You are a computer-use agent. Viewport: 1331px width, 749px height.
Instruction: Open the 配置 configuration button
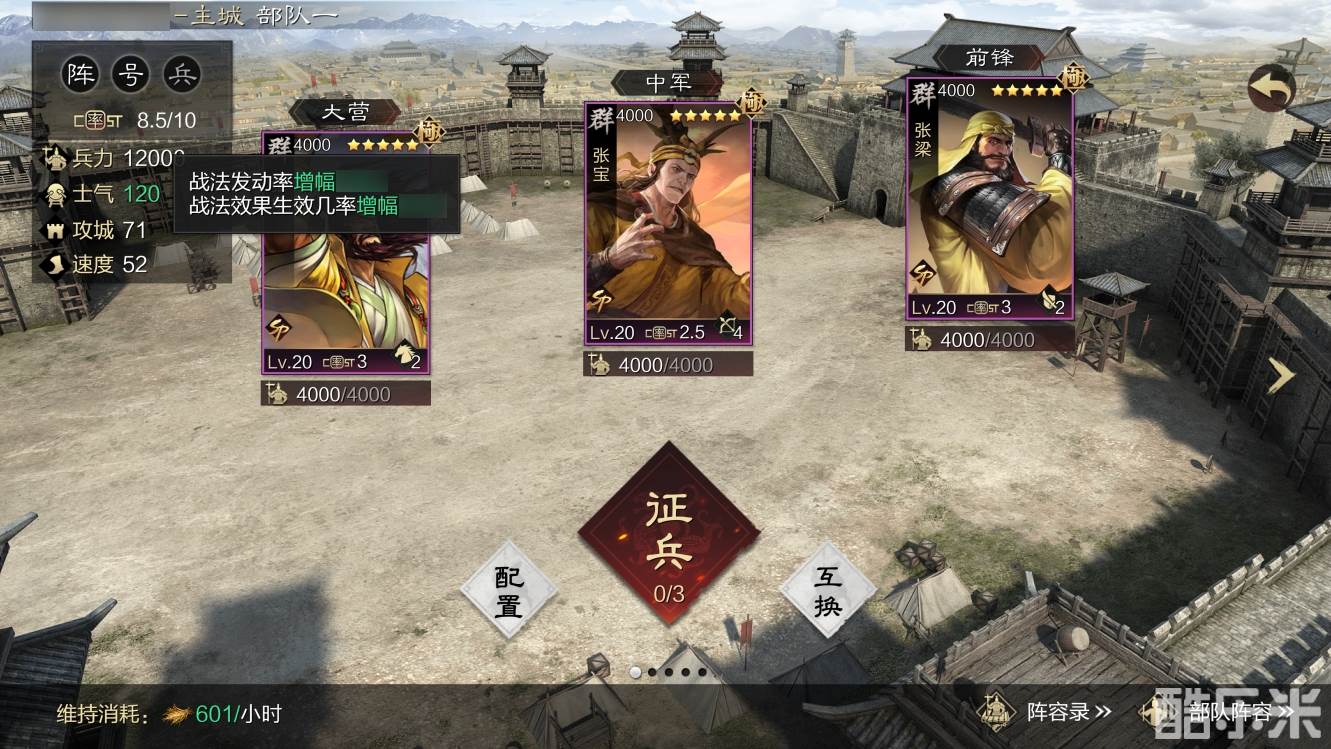(508, 590)
